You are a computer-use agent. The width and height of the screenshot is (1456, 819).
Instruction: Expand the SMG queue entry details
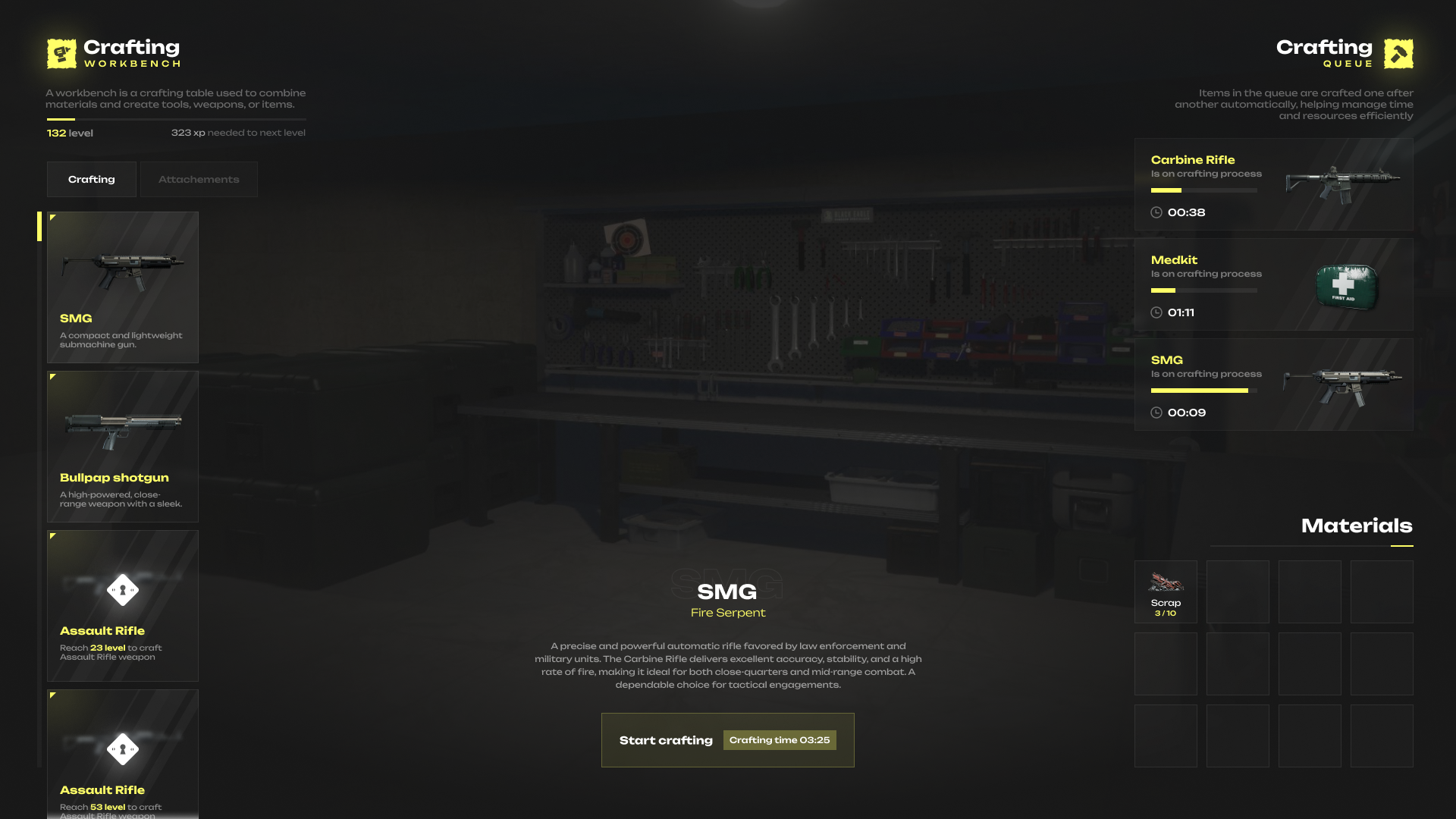[x=1274, y=384]
